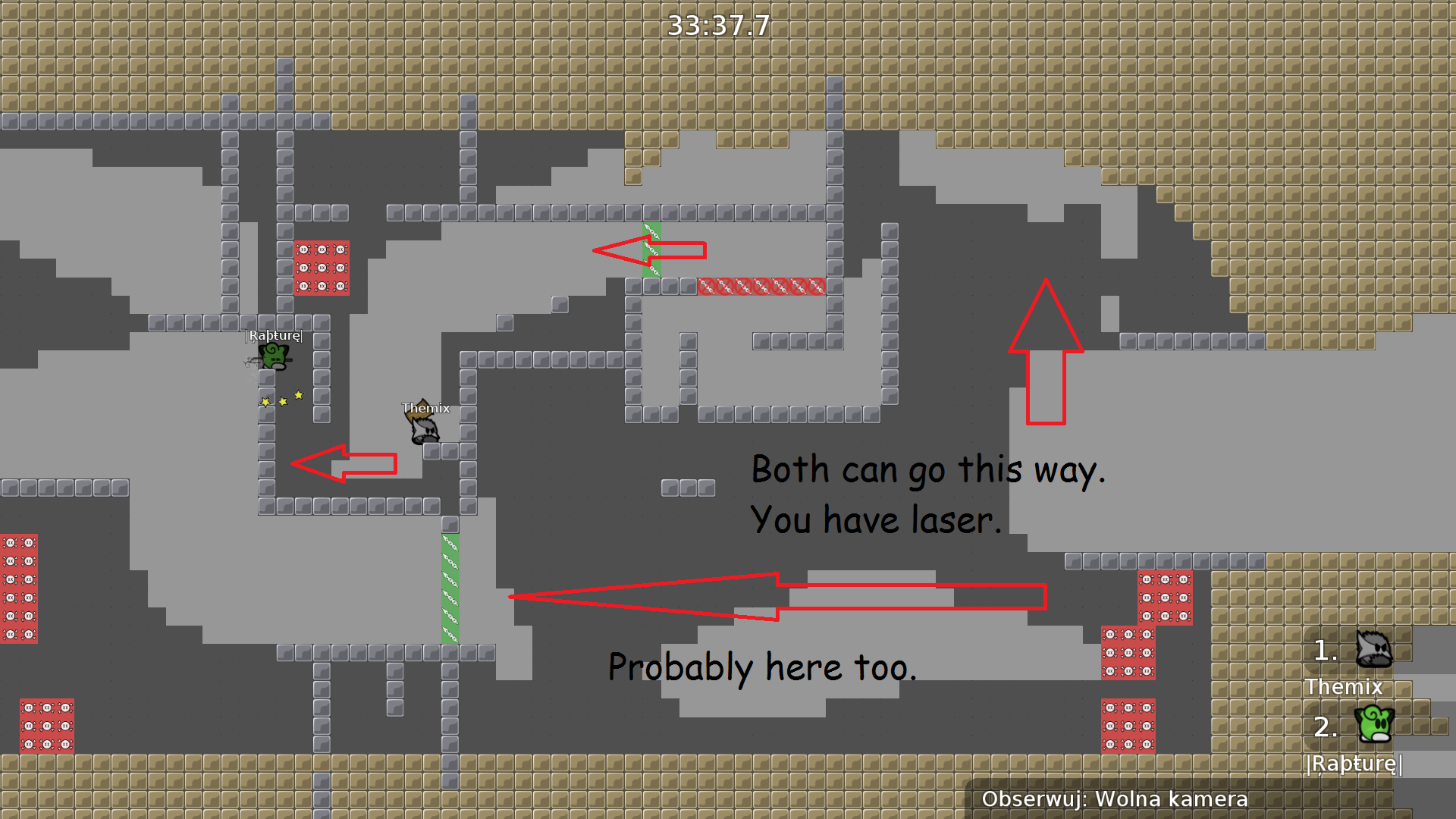This screenshot has width=1456, height=819.
Task: Click the yellow stars effect beside |Rapture|
Action: pos(281,400)
